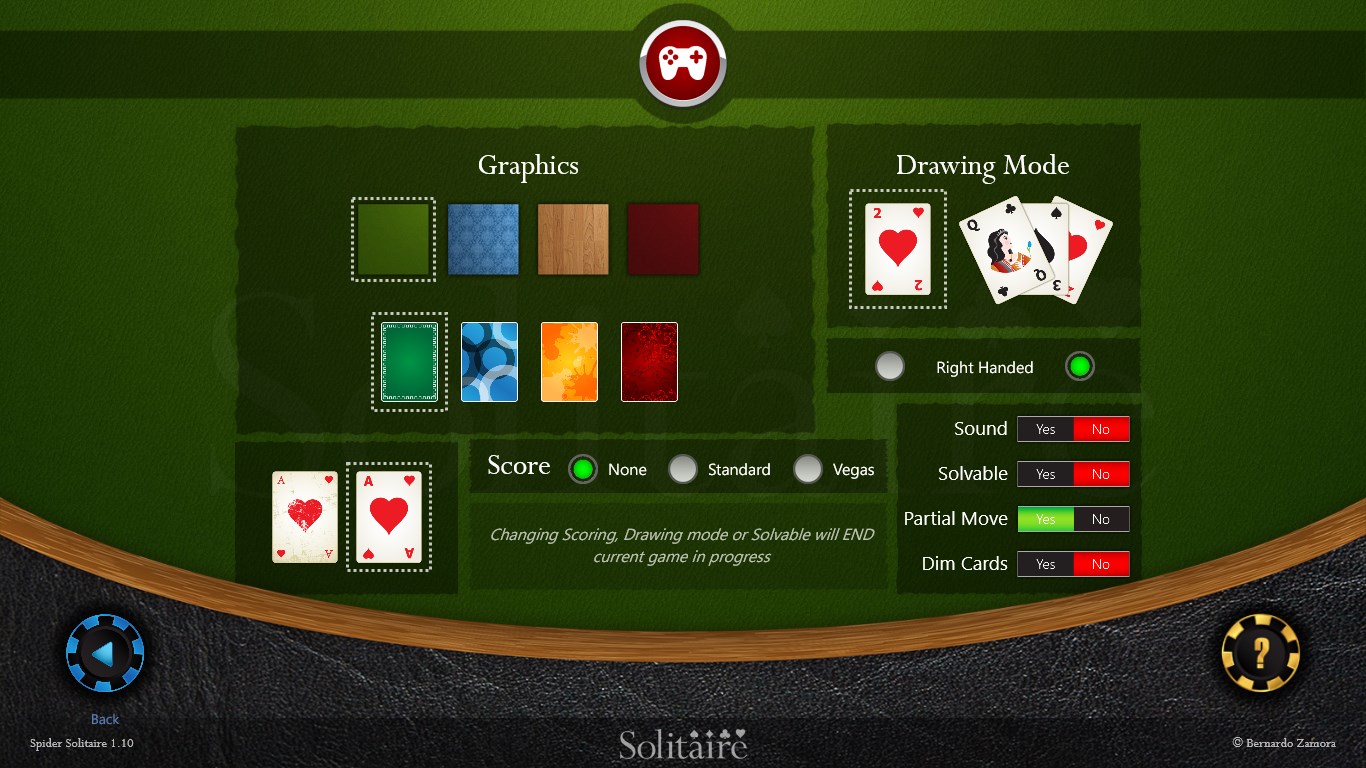Image resolution: width=1366 pixels, height=768 pixels.
Task: Open the game controller menu at top
Action: click(x=683, y=60)
